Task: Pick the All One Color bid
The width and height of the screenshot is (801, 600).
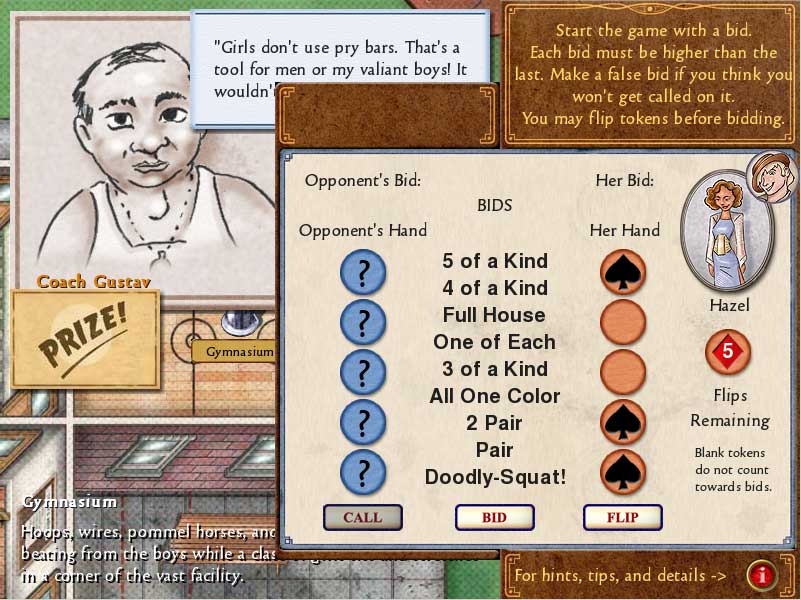Action: pos(495,396)
